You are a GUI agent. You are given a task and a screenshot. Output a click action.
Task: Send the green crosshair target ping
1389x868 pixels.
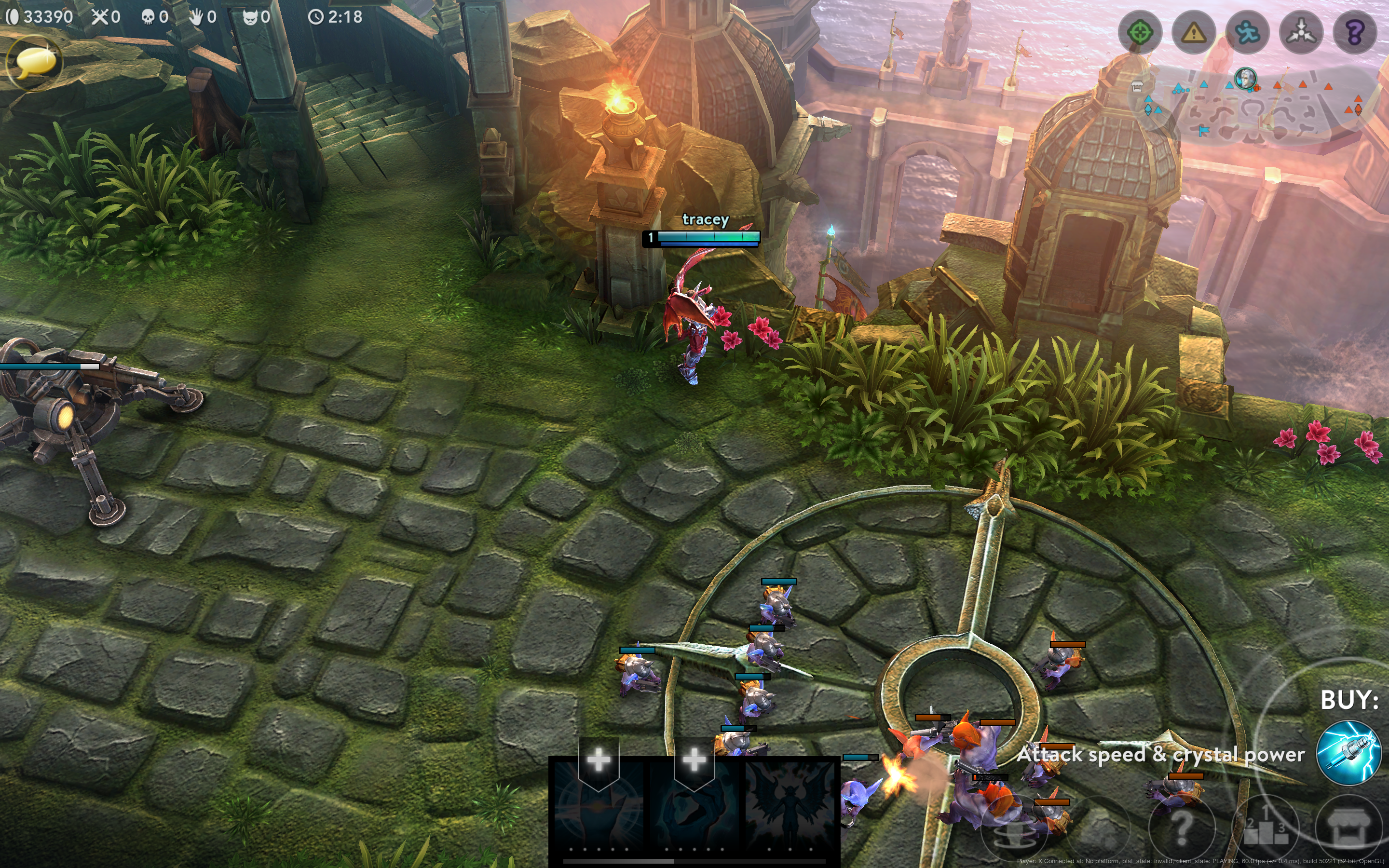(1140, 33)
